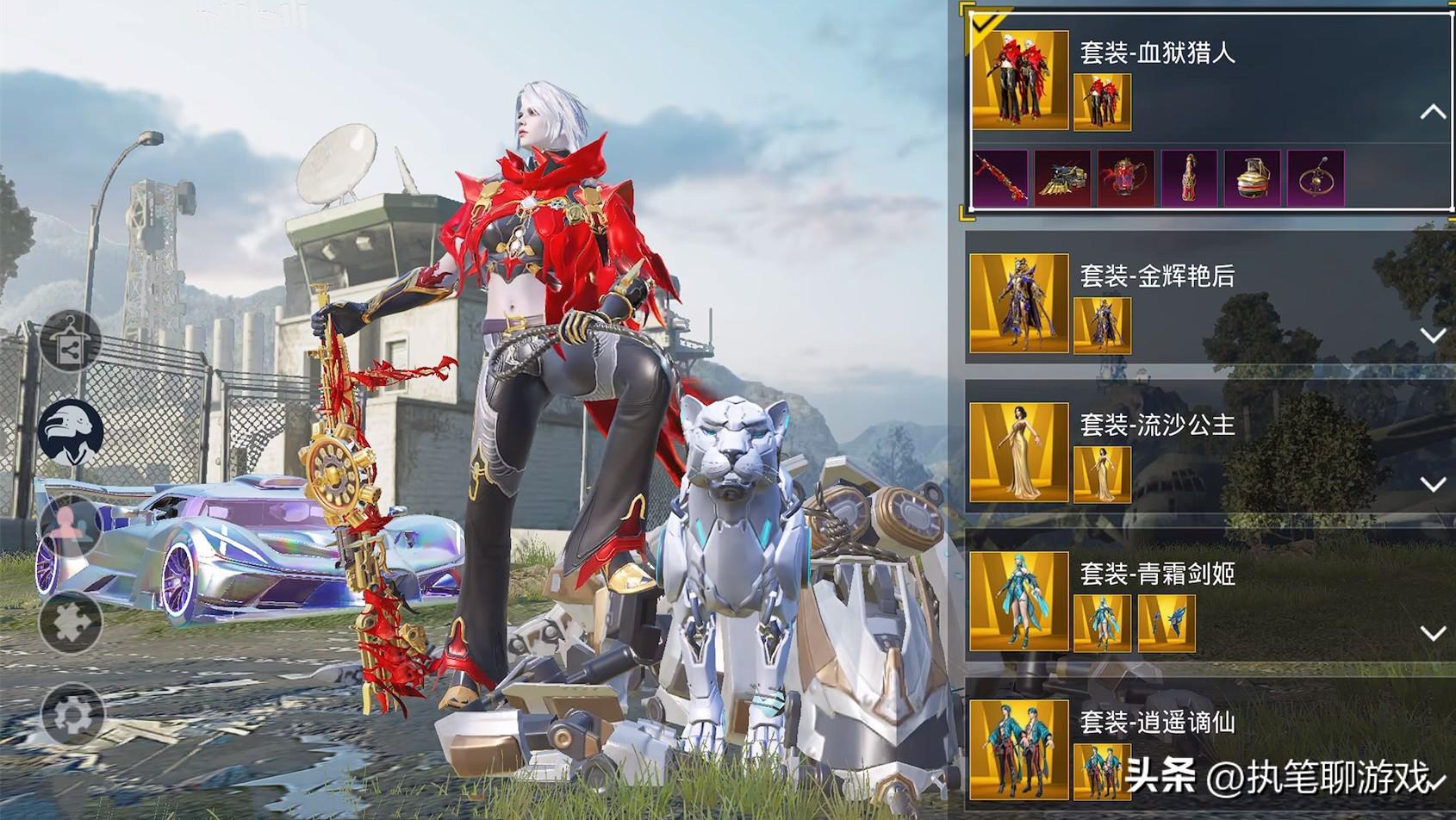Viewport: 1456px width, 820px height.
Task: Choose the 青霜剑姬 outfit set
Action: pos(1019,601)
